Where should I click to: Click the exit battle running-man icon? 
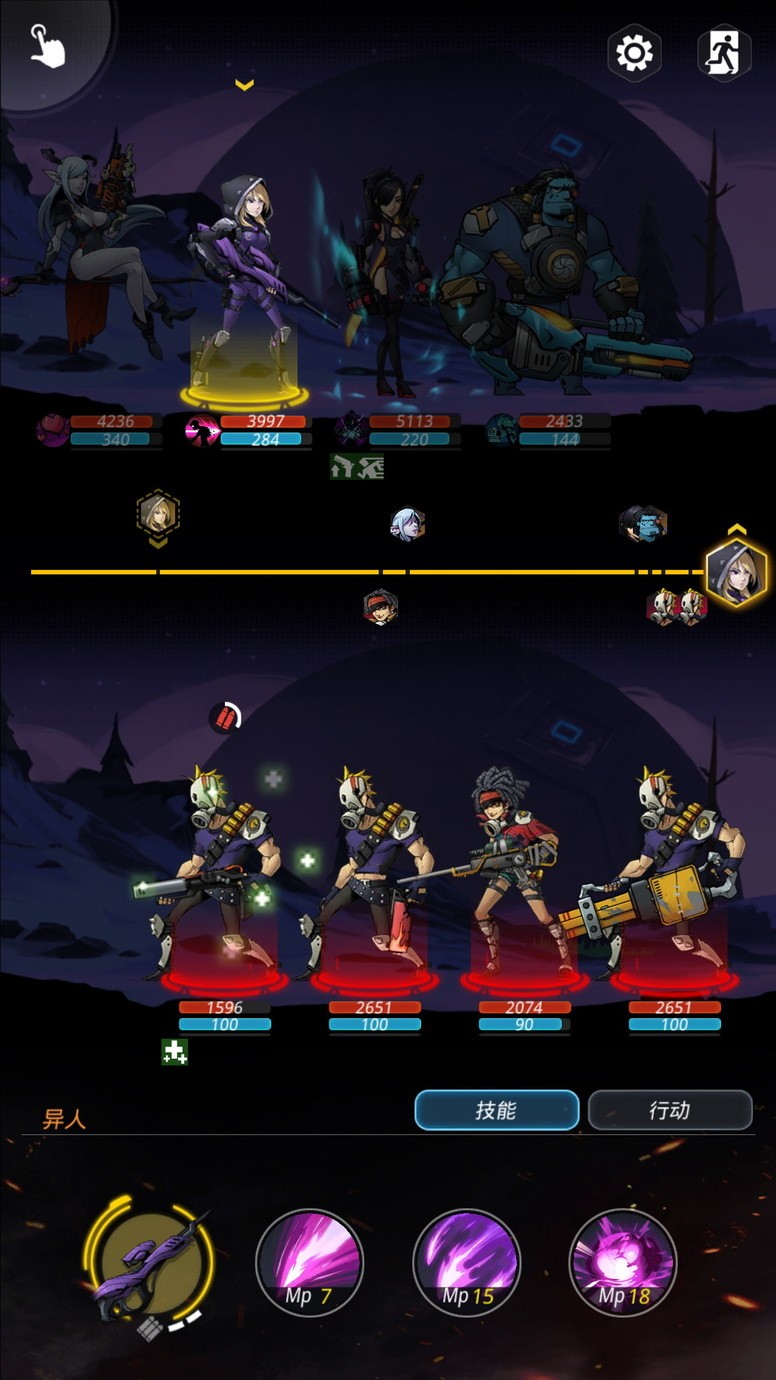pos(723,52)
